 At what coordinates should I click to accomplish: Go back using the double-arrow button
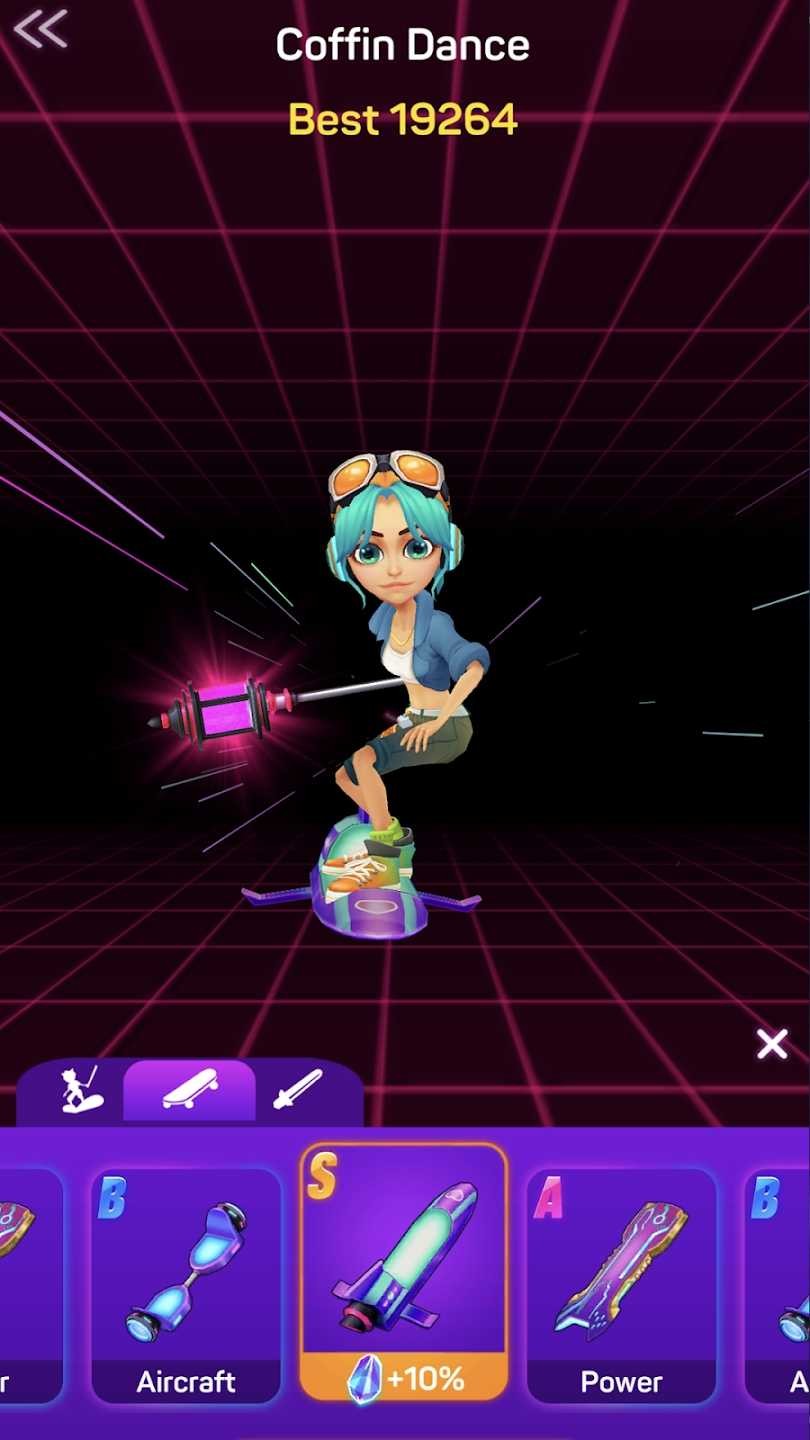[x=41, y=29]
